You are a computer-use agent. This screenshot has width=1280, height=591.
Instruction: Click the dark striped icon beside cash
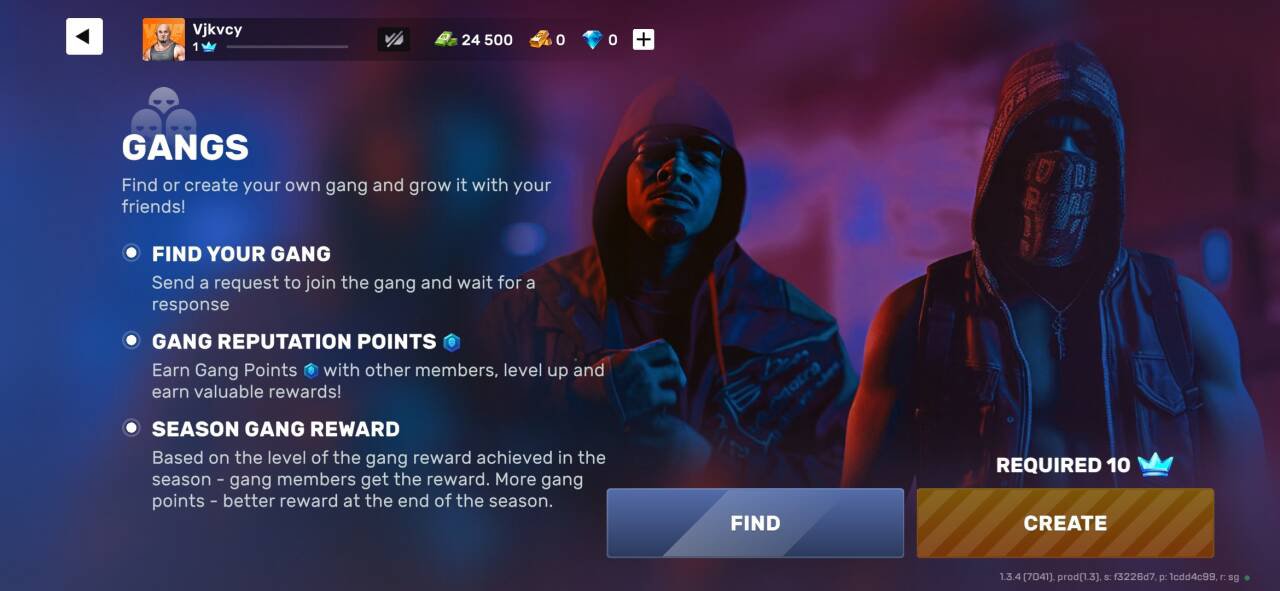tap(393, 40)
